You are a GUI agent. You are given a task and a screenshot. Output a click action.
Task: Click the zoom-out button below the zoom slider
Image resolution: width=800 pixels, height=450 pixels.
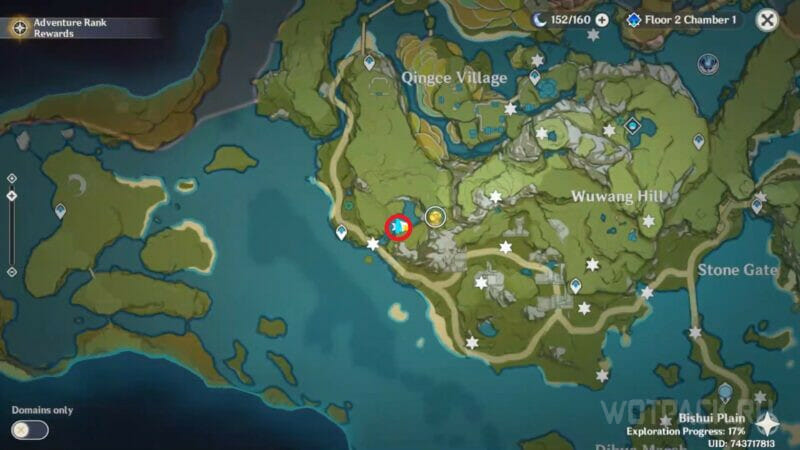11,271
